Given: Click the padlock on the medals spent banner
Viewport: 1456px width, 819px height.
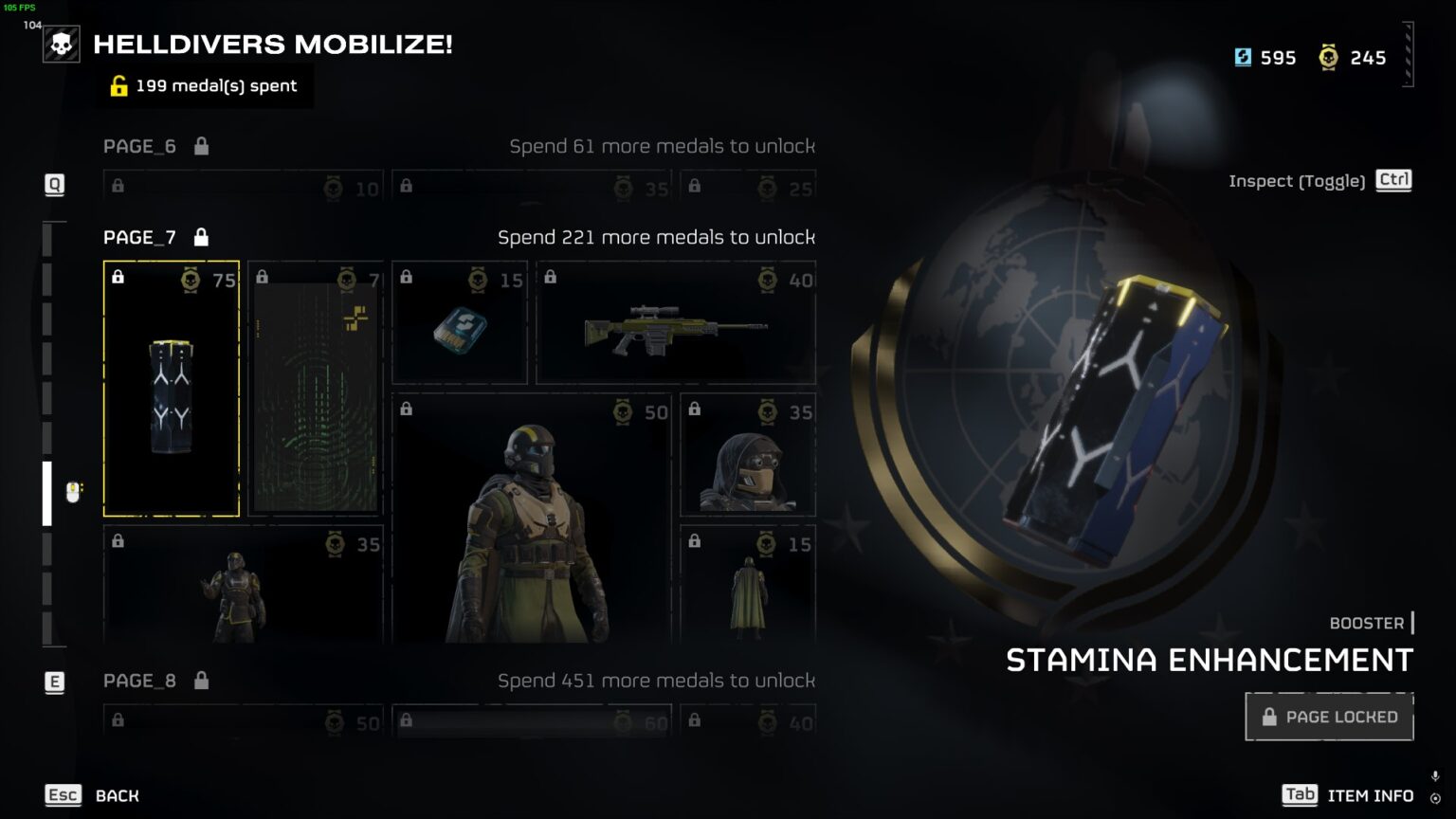Looking at the screenshot, I should tap(118, 86).
